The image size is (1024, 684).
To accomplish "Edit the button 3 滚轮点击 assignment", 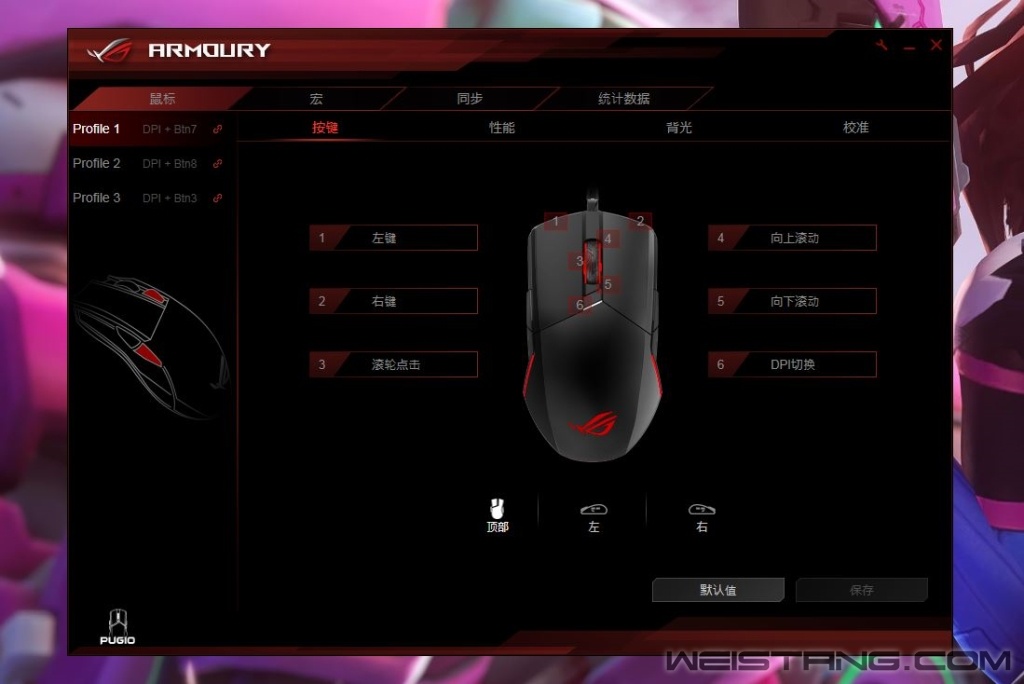I will coord(393,365).
